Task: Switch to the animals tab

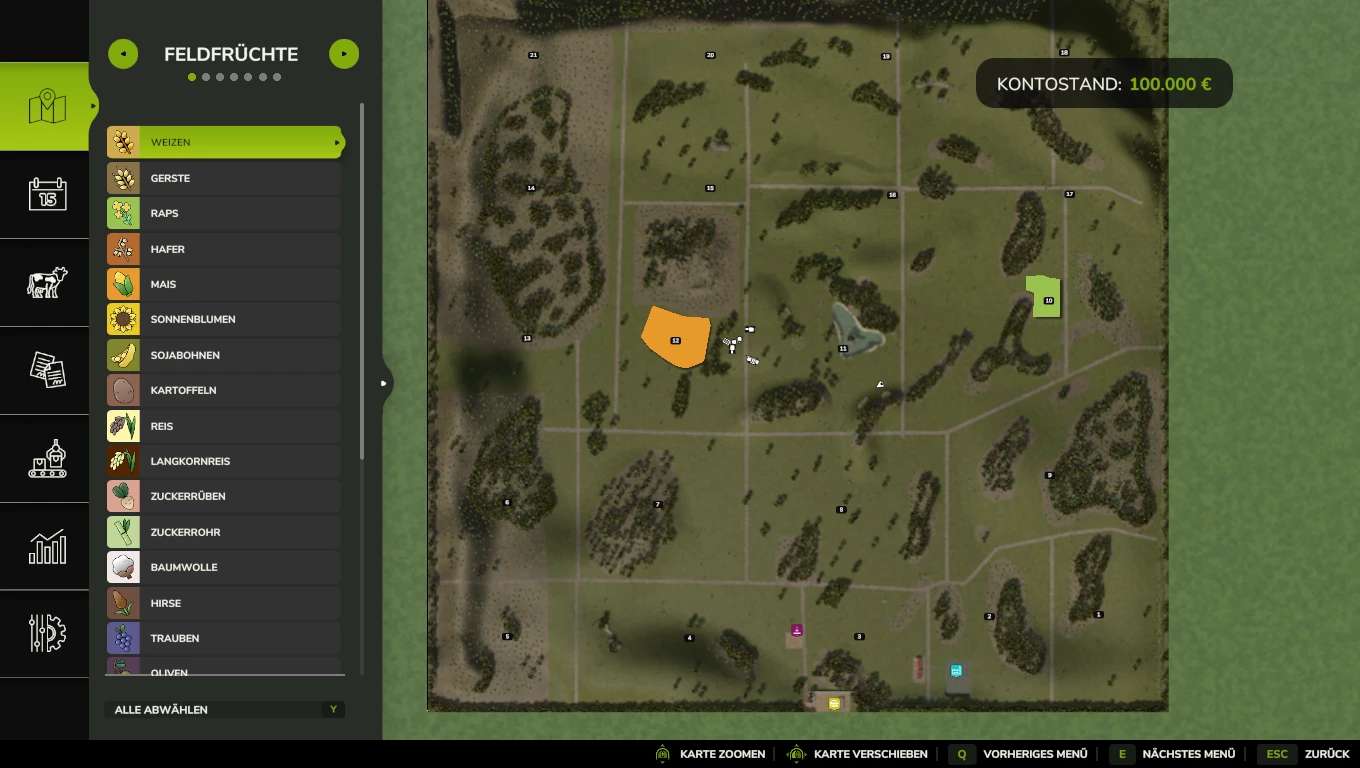Action: click(x=46, y=282)
